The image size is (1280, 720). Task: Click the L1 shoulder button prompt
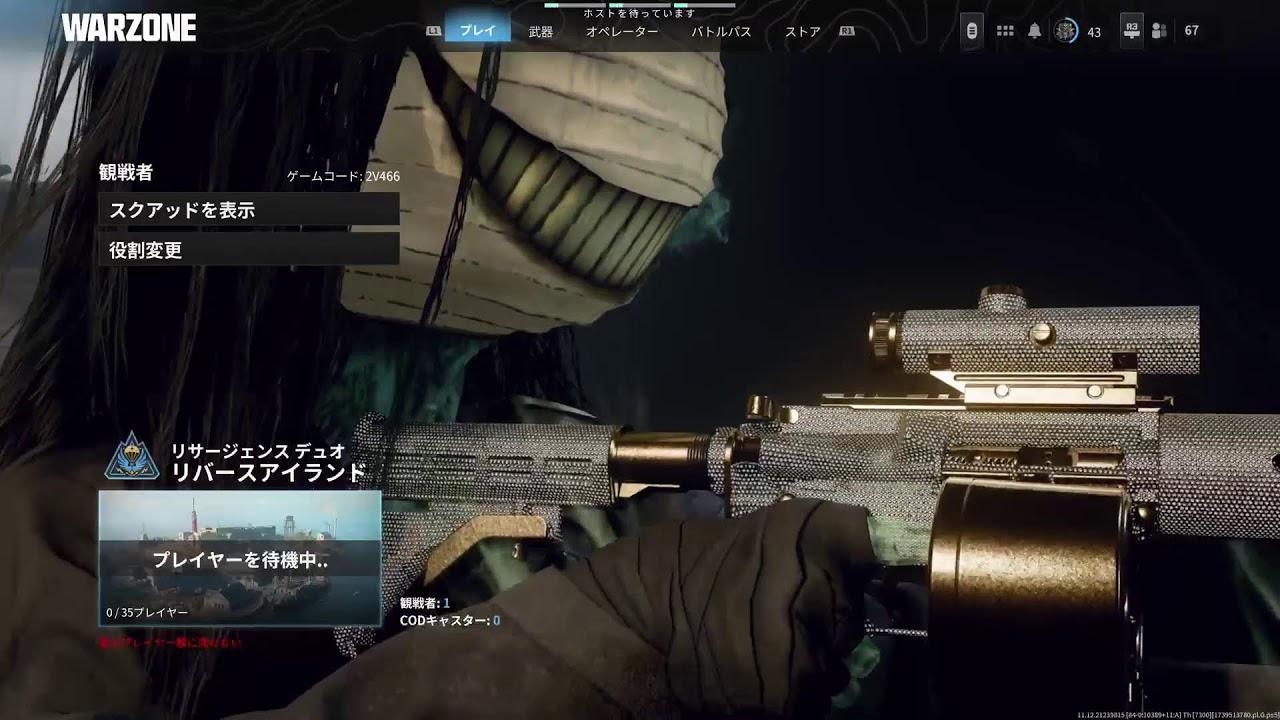click(x=433, y=31)
